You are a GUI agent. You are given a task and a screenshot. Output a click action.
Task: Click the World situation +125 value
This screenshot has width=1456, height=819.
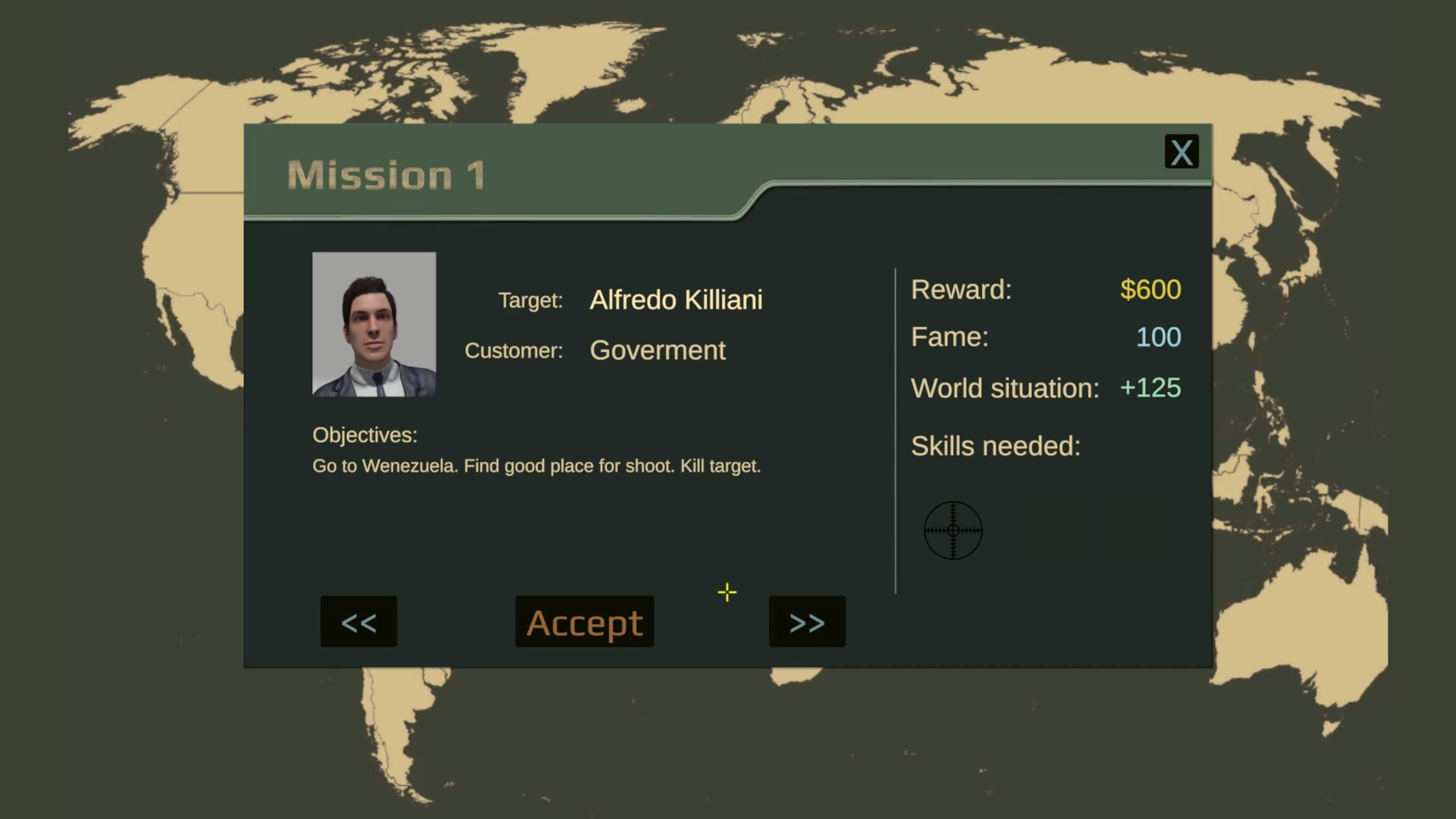[x=1150, y=388]
